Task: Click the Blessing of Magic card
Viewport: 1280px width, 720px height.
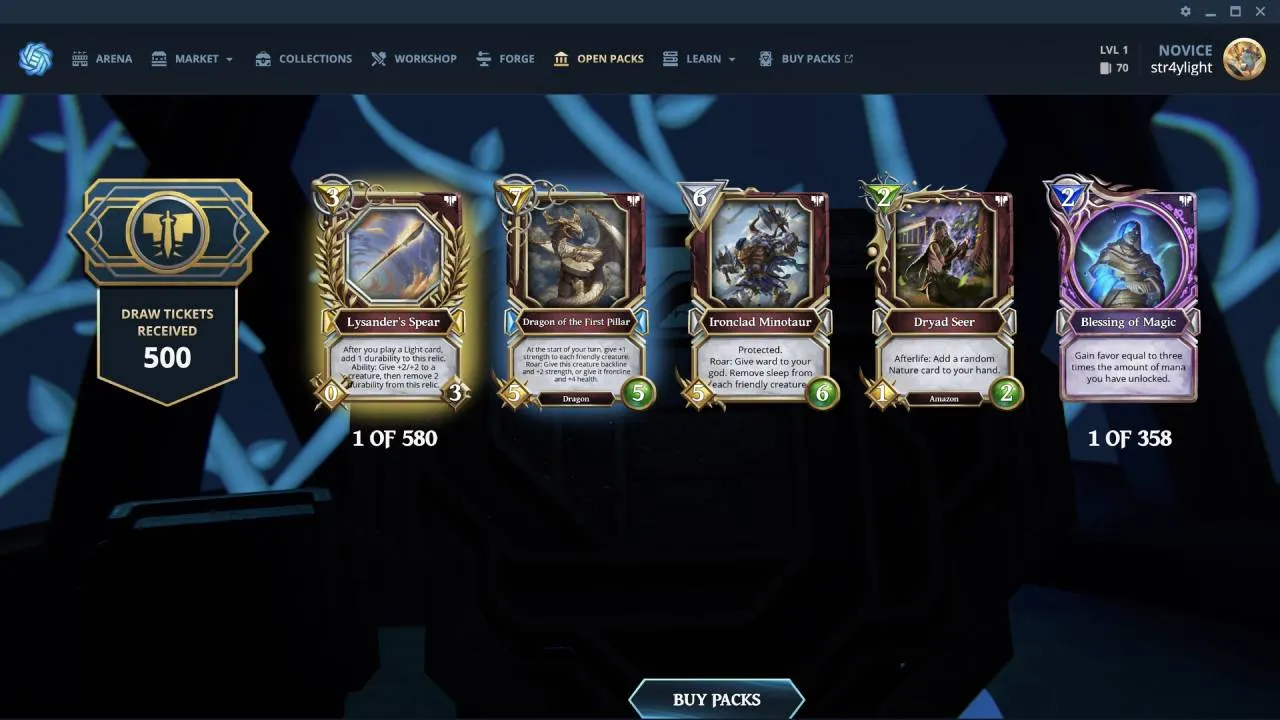Action: (x=1130, y=295)
